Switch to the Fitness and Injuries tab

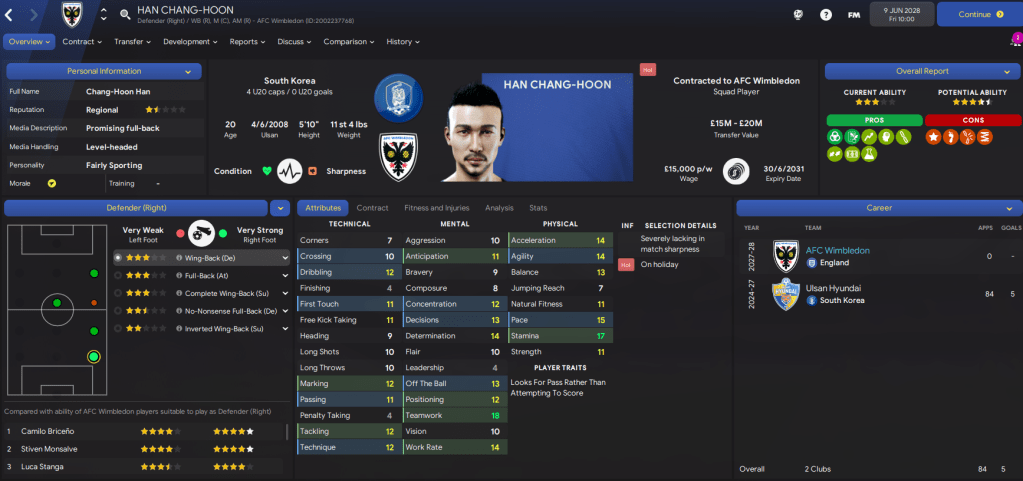[435, 208]
